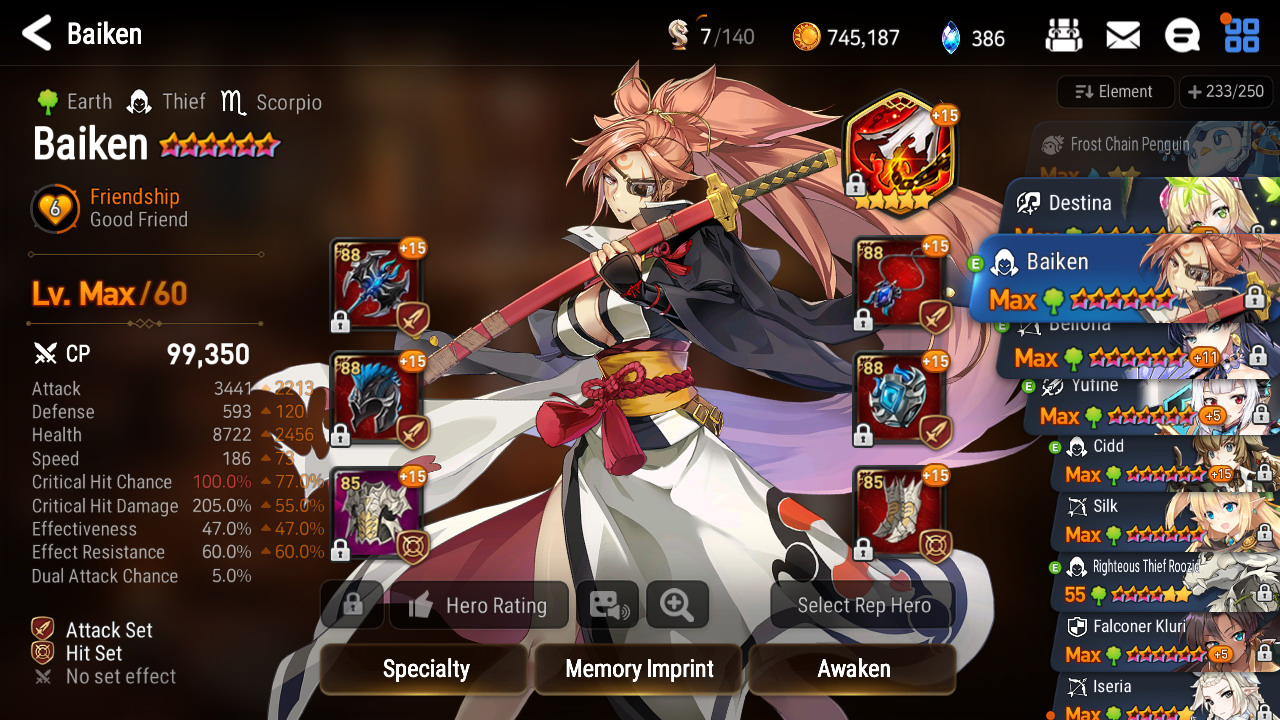View the equipped artifact with +15
Screen dimensions: 1280x720
click(899, 150)
